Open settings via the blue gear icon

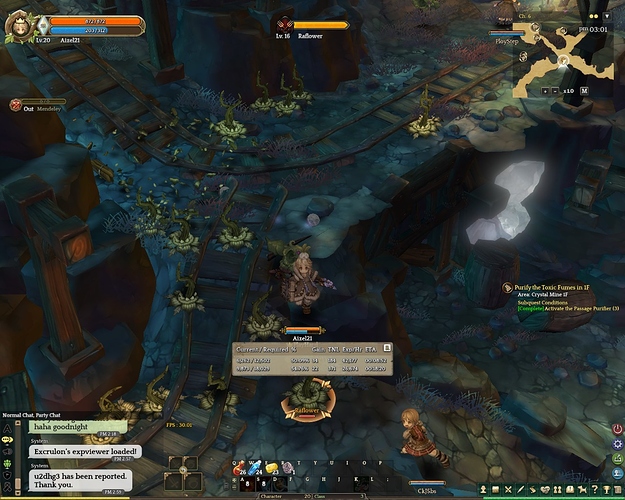click(617, 444)
